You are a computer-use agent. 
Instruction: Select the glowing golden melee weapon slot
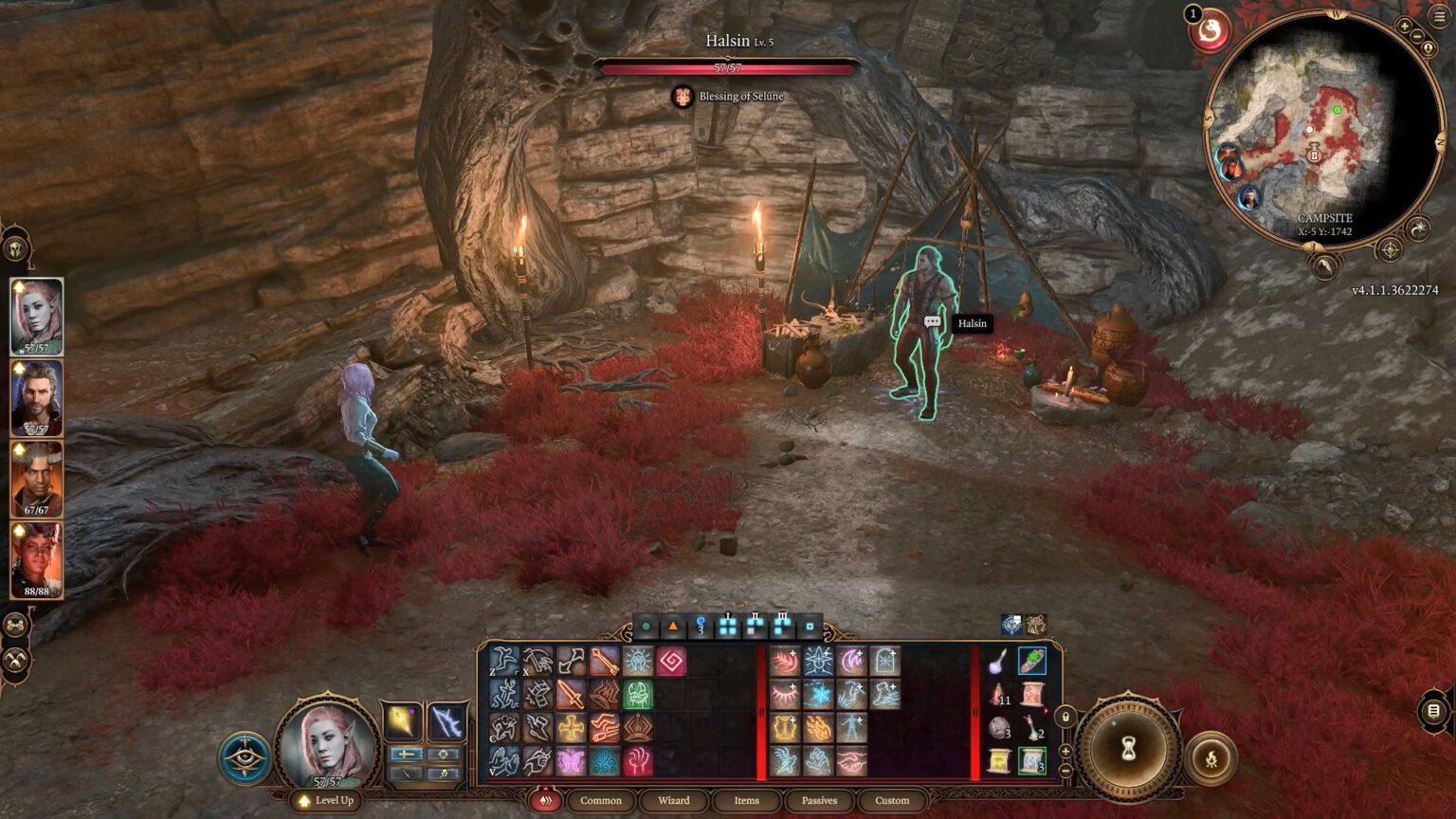[x=402, y=722]
